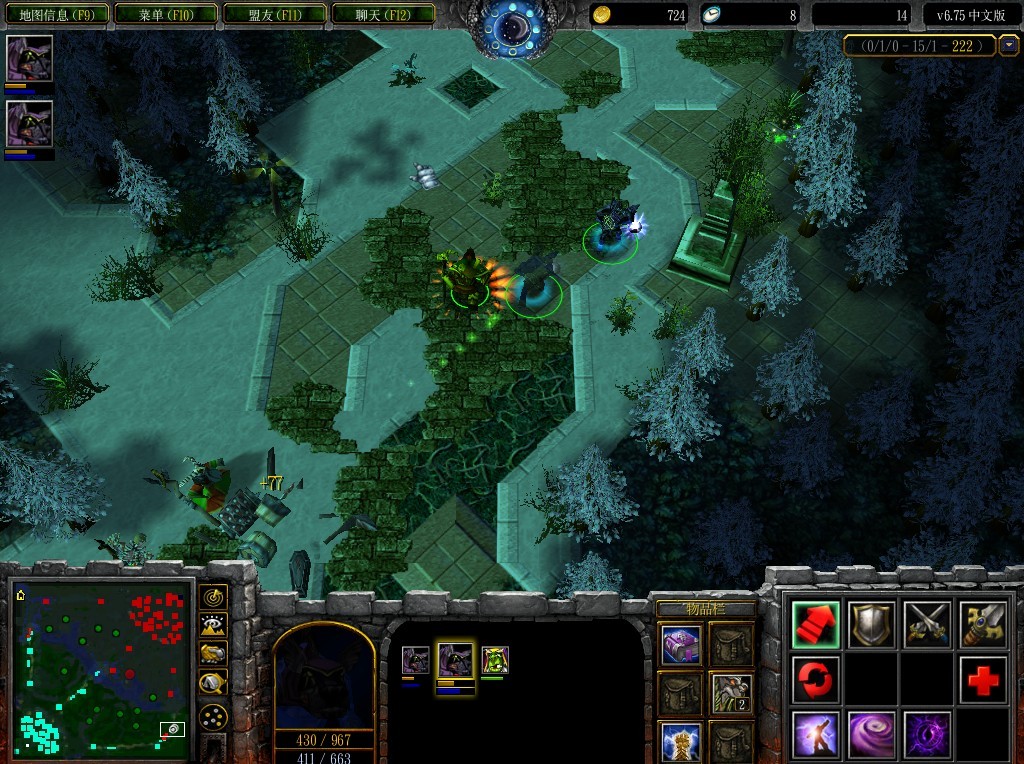This screenshot has height=764, width=1024.
Task: Select the crossed swords command icon
Action: coord(928,624)
